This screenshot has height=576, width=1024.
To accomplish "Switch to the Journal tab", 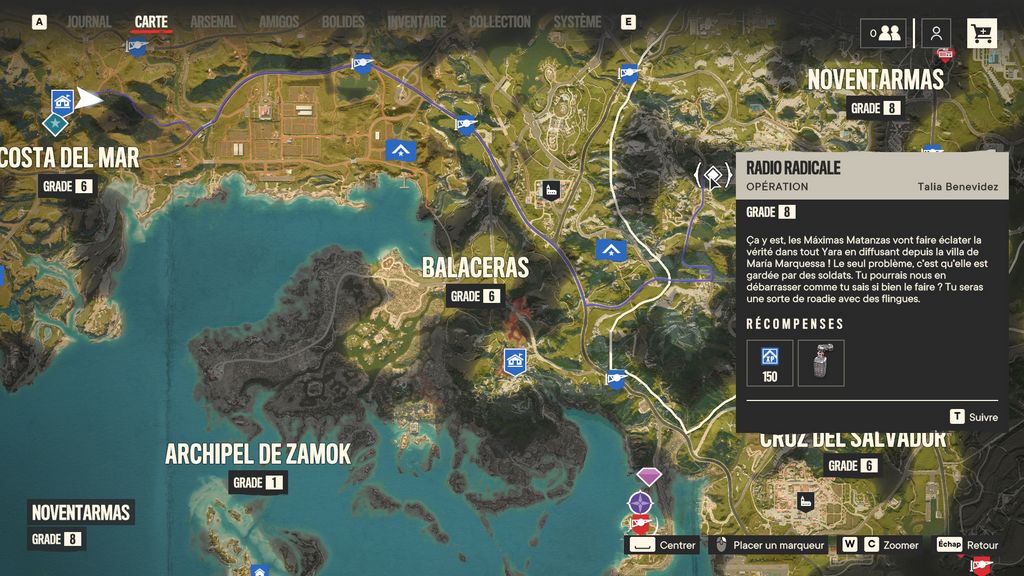I will [89, 22].
